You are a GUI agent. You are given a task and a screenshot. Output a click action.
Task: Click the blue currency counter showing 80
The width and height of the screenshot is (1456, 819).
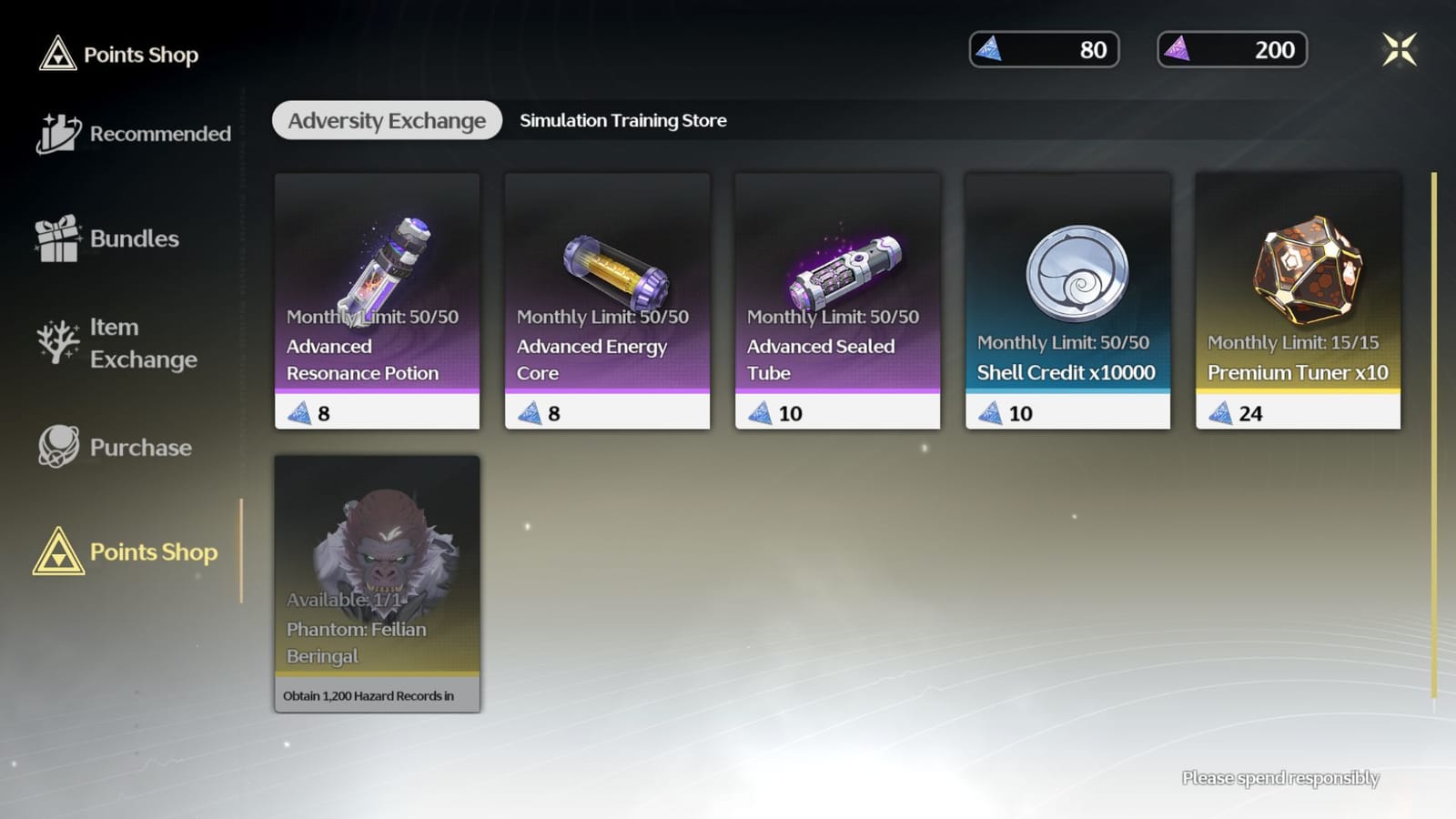coord(1043,50)
